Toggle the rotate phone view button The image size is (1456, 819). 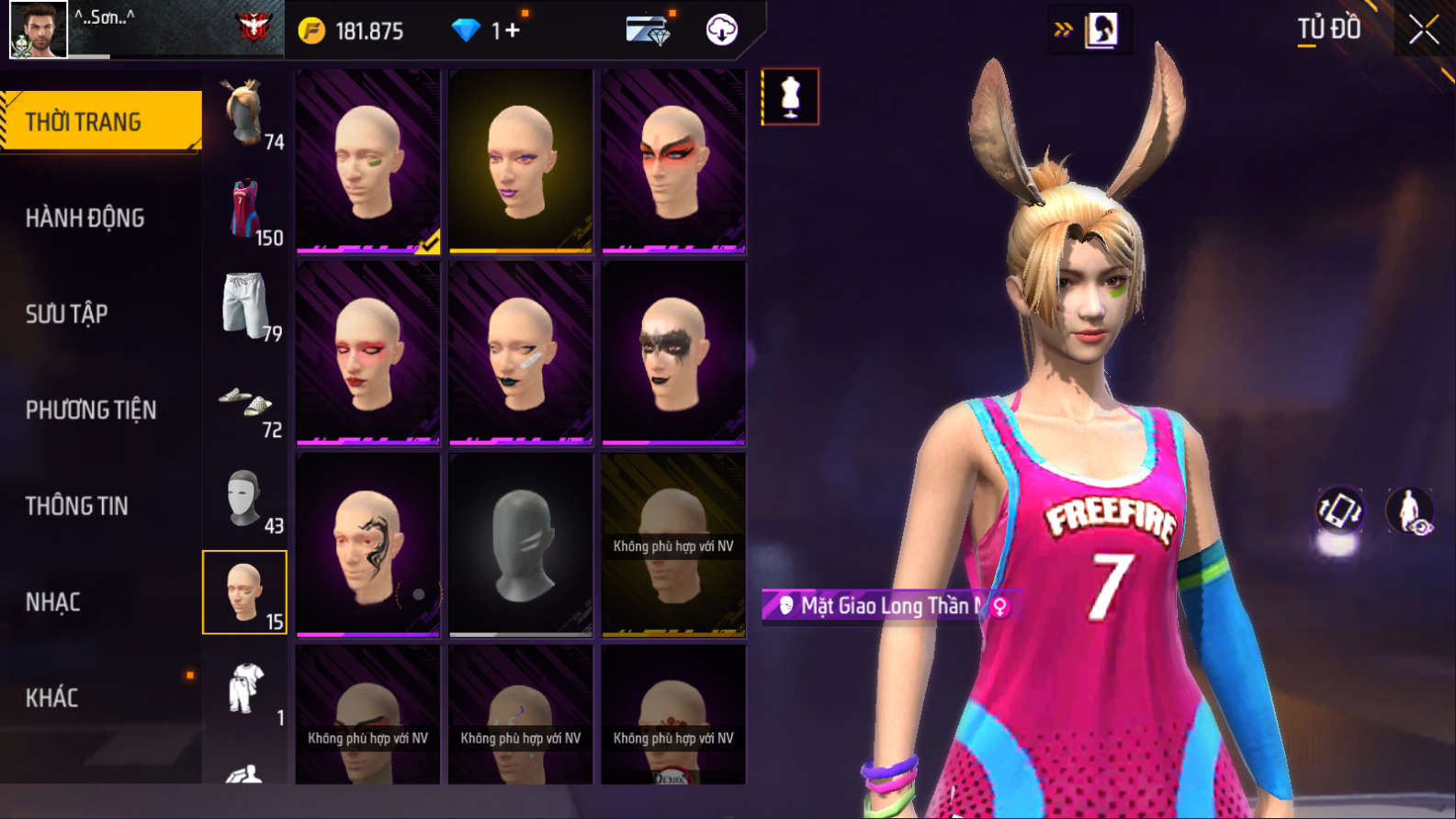(1339, 510)
